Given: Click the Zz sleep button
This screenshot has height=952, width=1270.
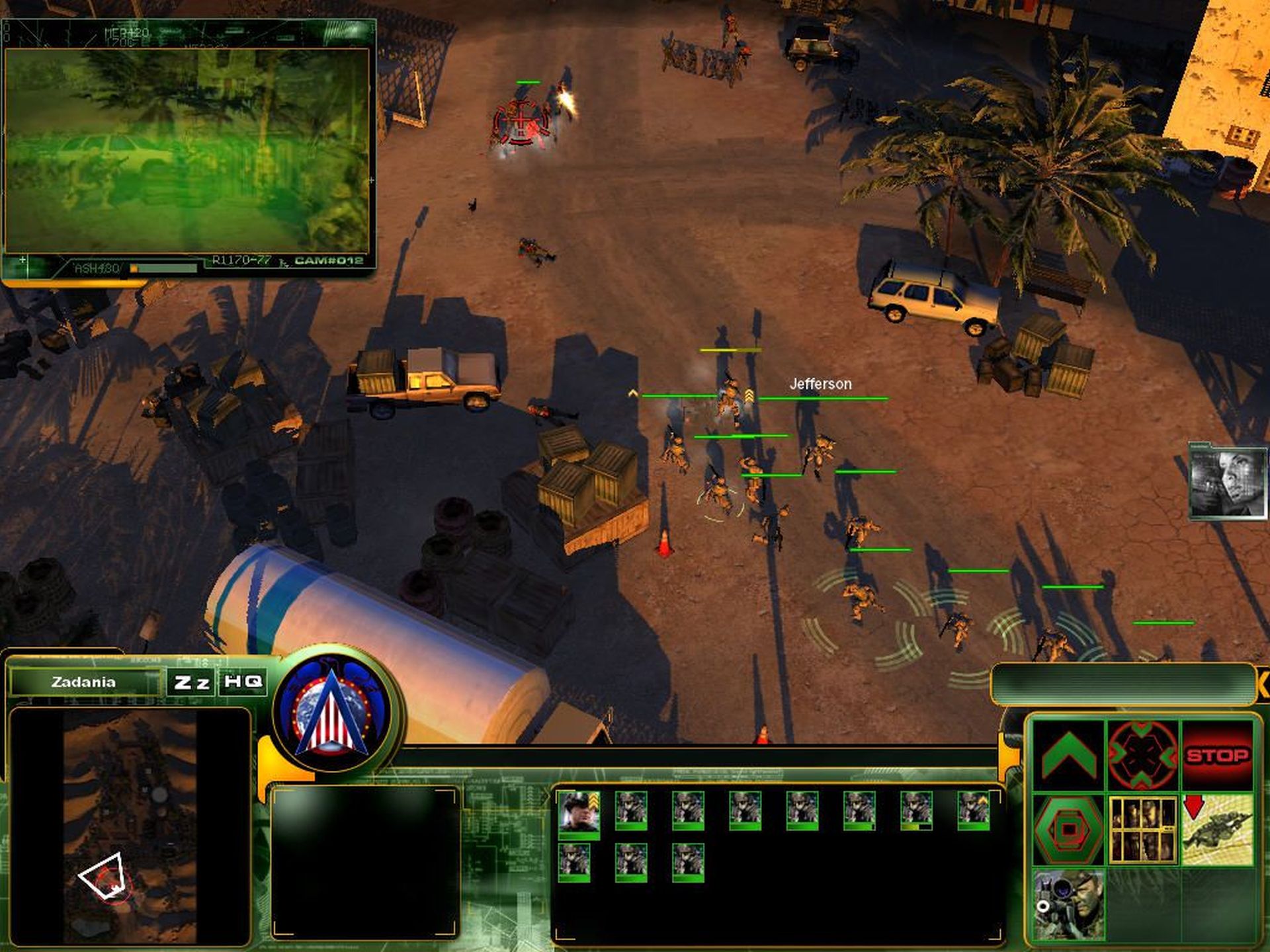Looking at the screenshot, I should point(191,682).
